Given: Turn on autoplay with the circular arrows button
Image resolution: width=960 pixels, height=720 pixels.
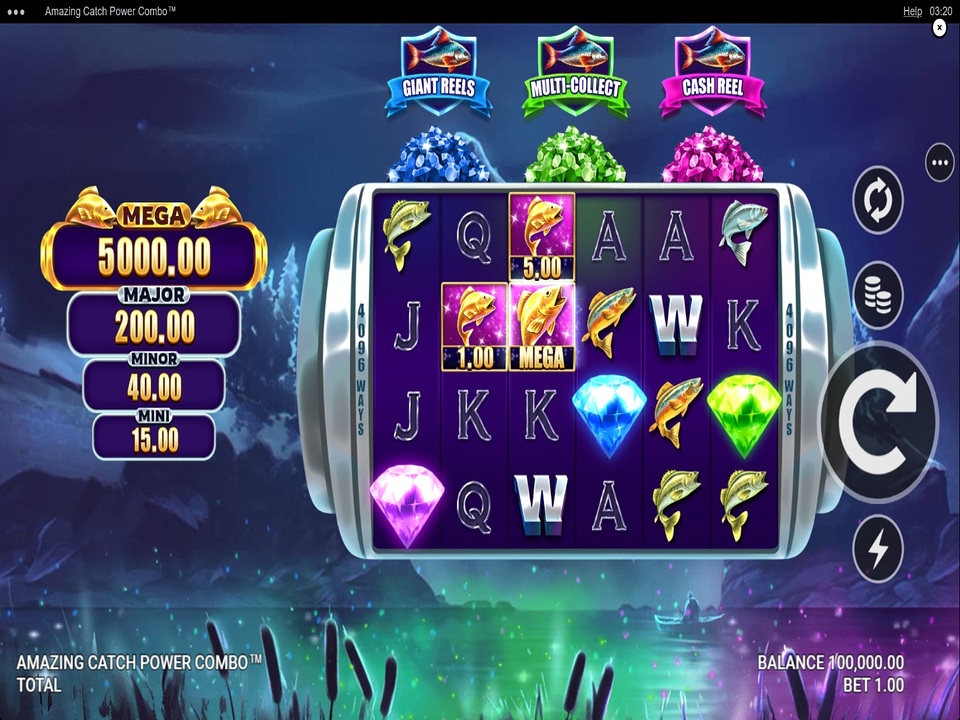Looking at the screenshot, I should [877, 200].
